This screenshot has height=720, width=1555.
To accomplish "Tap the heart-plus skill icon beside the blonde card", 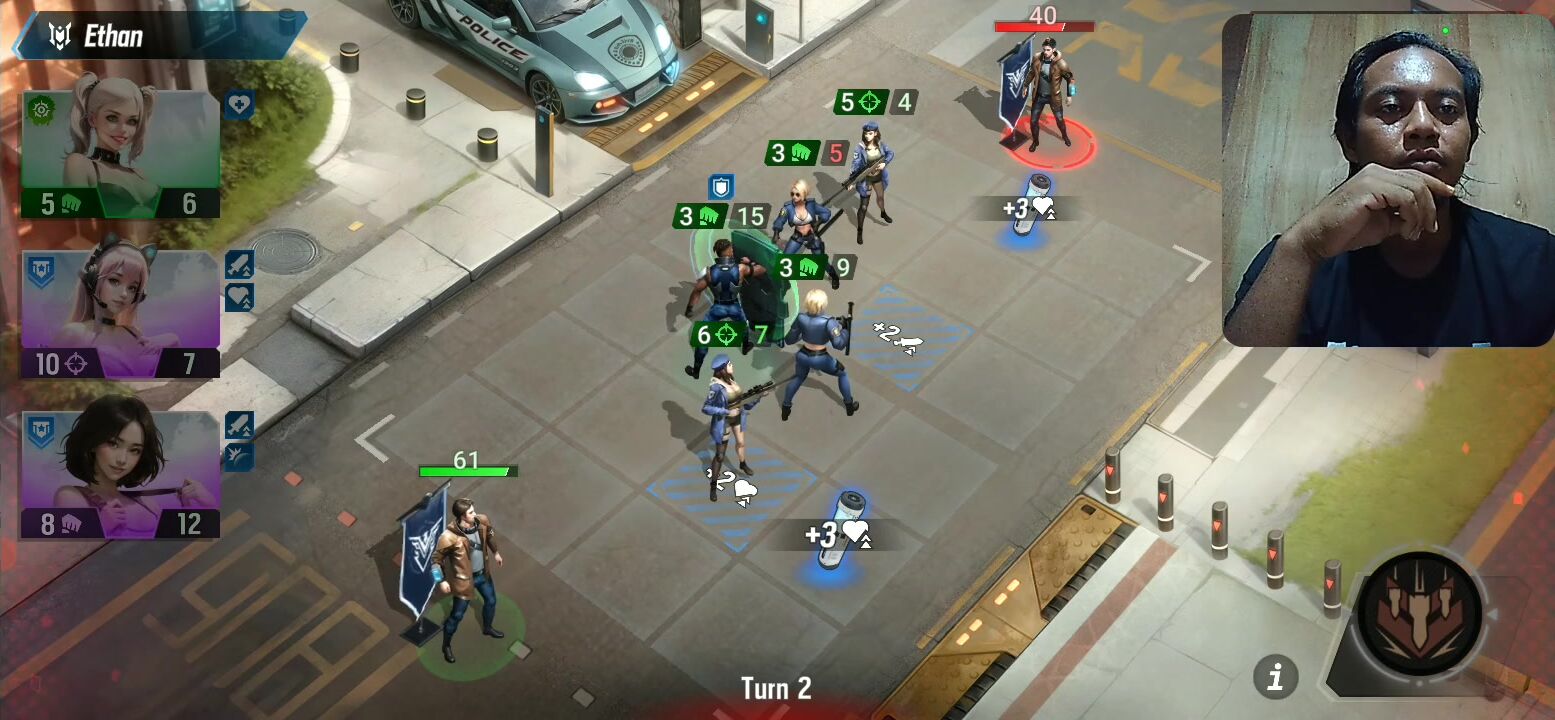I will [x=238, y=105].
